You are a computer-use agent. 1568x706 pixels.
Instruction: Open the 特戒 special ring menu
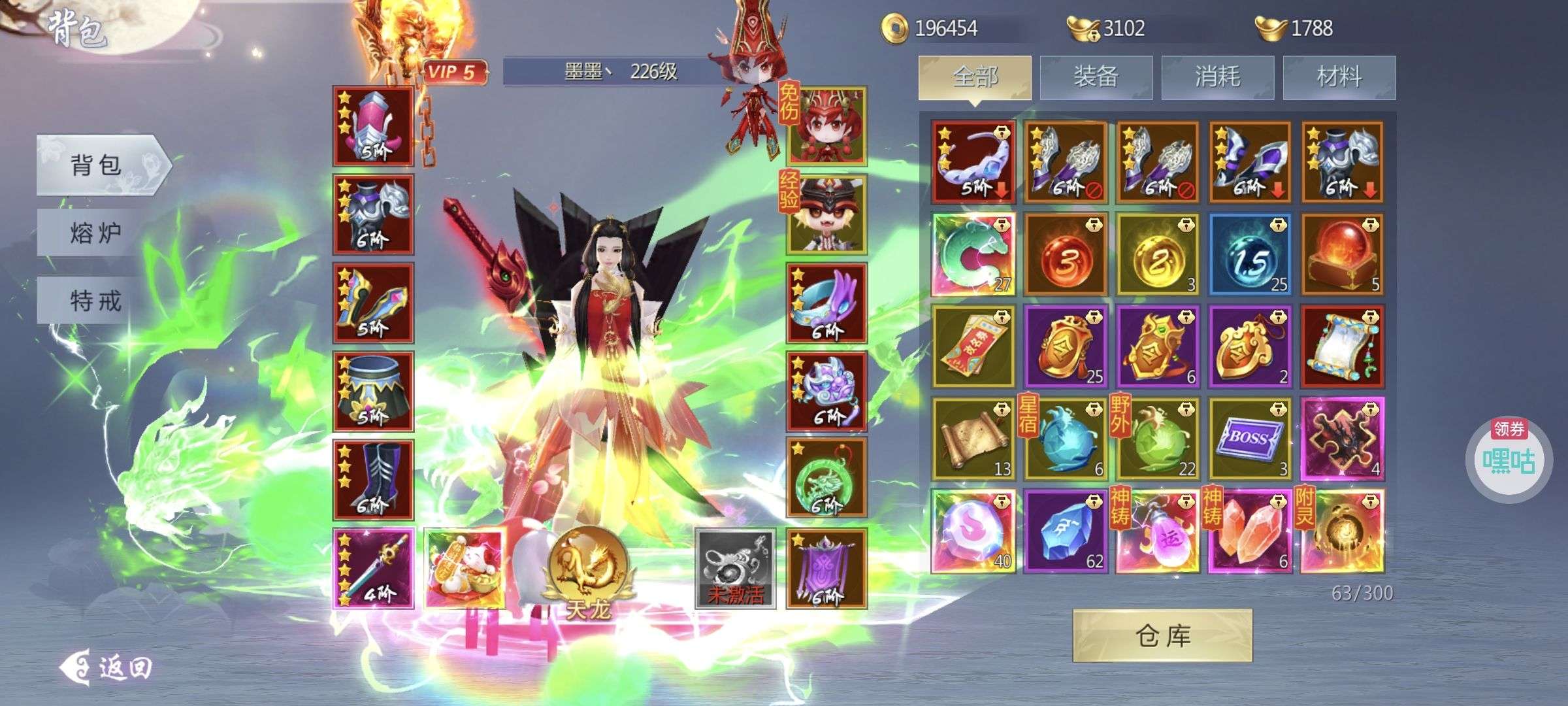coord(95,301)
